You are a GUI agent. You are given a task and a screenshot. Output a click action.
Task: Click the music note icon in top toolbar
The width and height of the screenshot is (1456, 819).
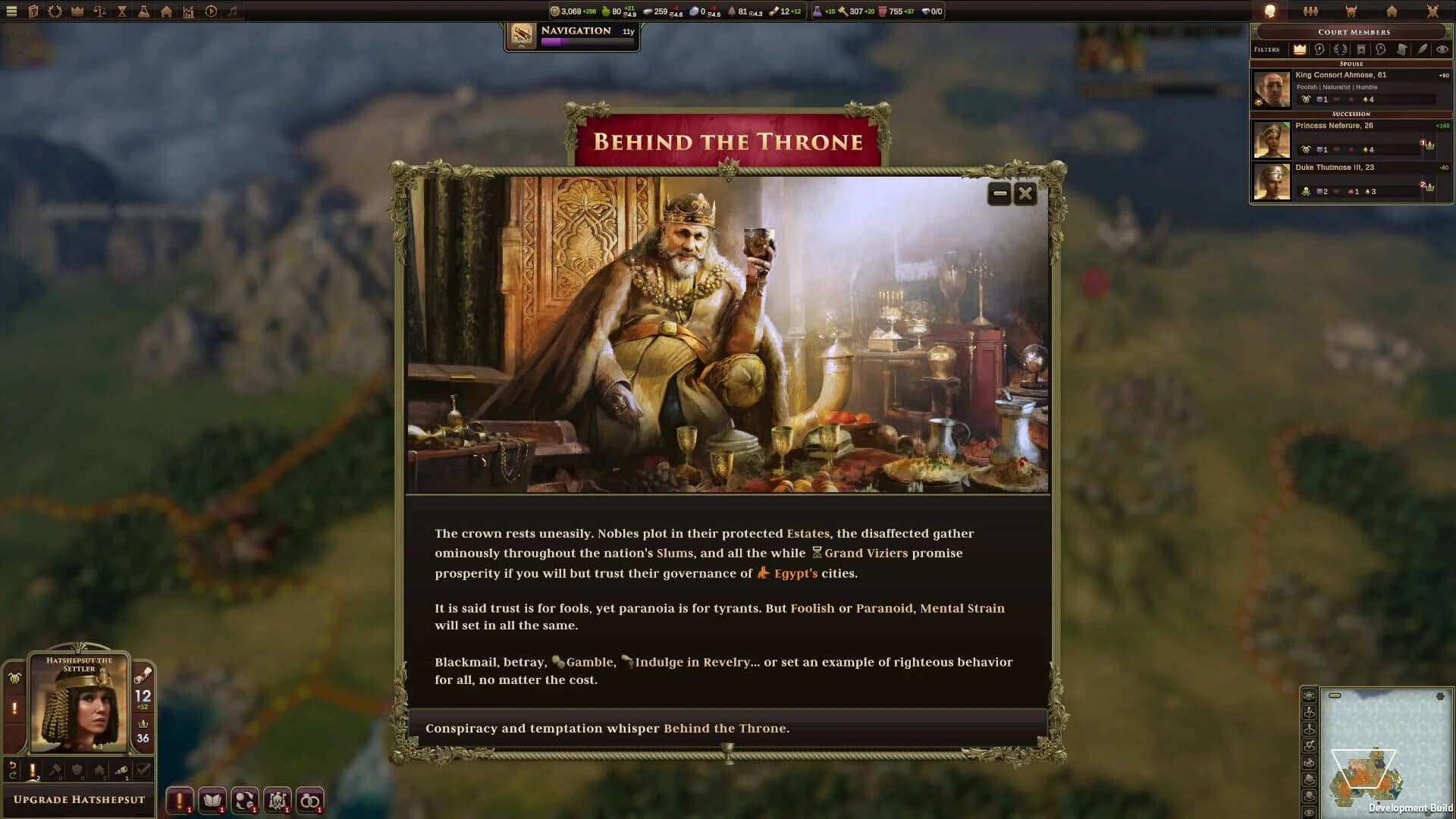coord(231,11)
